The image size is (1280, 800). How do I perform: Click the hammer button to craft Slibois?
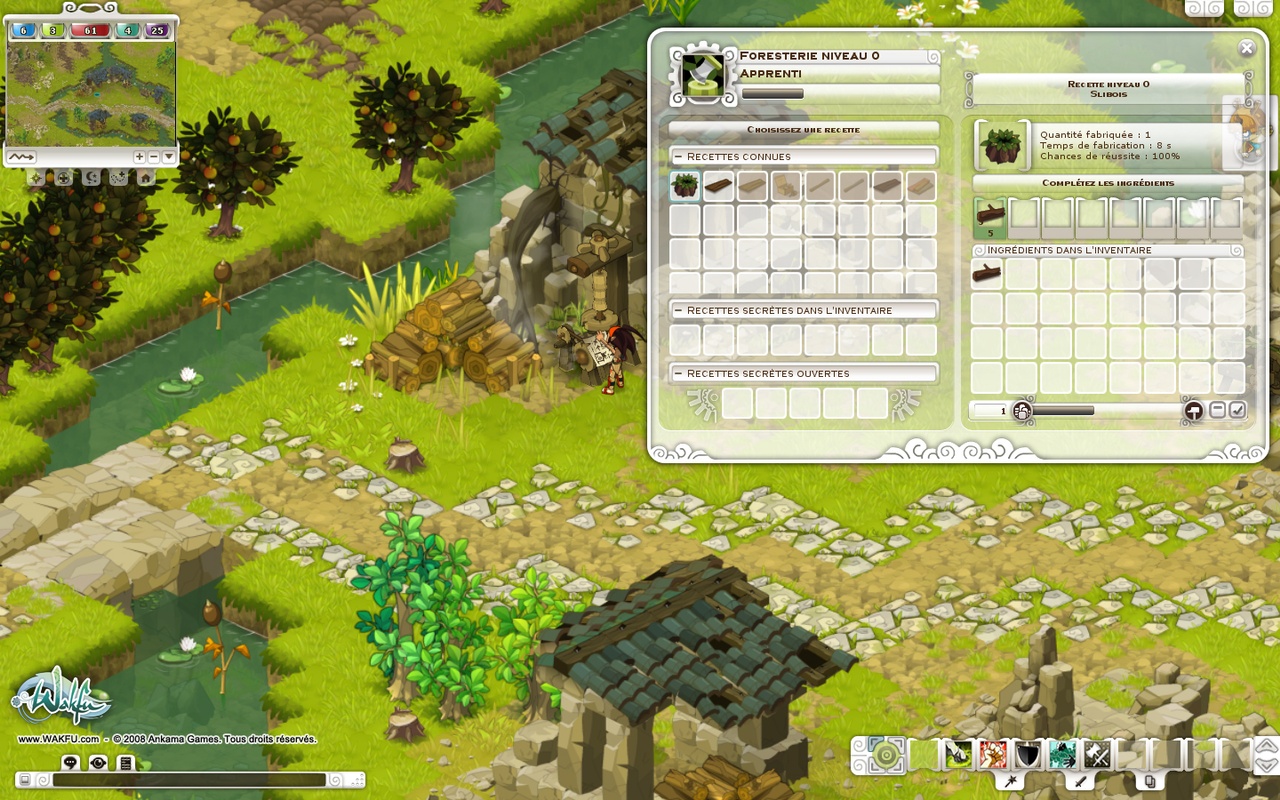point(1193,410)
